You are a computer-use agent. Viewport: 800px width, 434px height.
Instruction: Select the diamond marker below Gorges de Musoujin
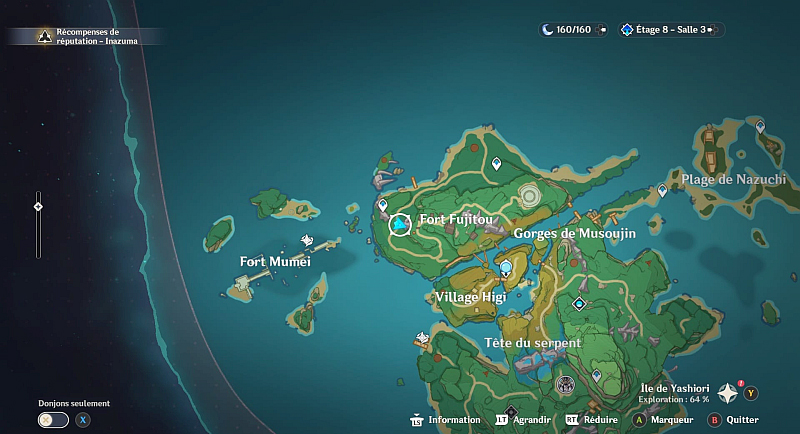(x=578, y=303)
